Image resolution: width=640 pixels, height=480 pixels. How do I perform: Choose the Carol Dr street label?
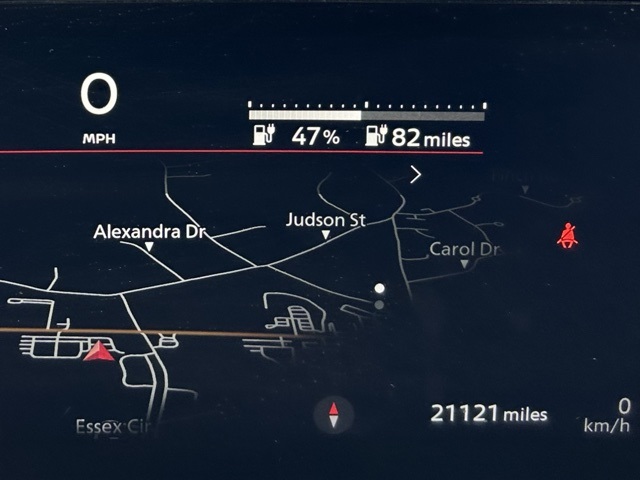pos(463,249)
